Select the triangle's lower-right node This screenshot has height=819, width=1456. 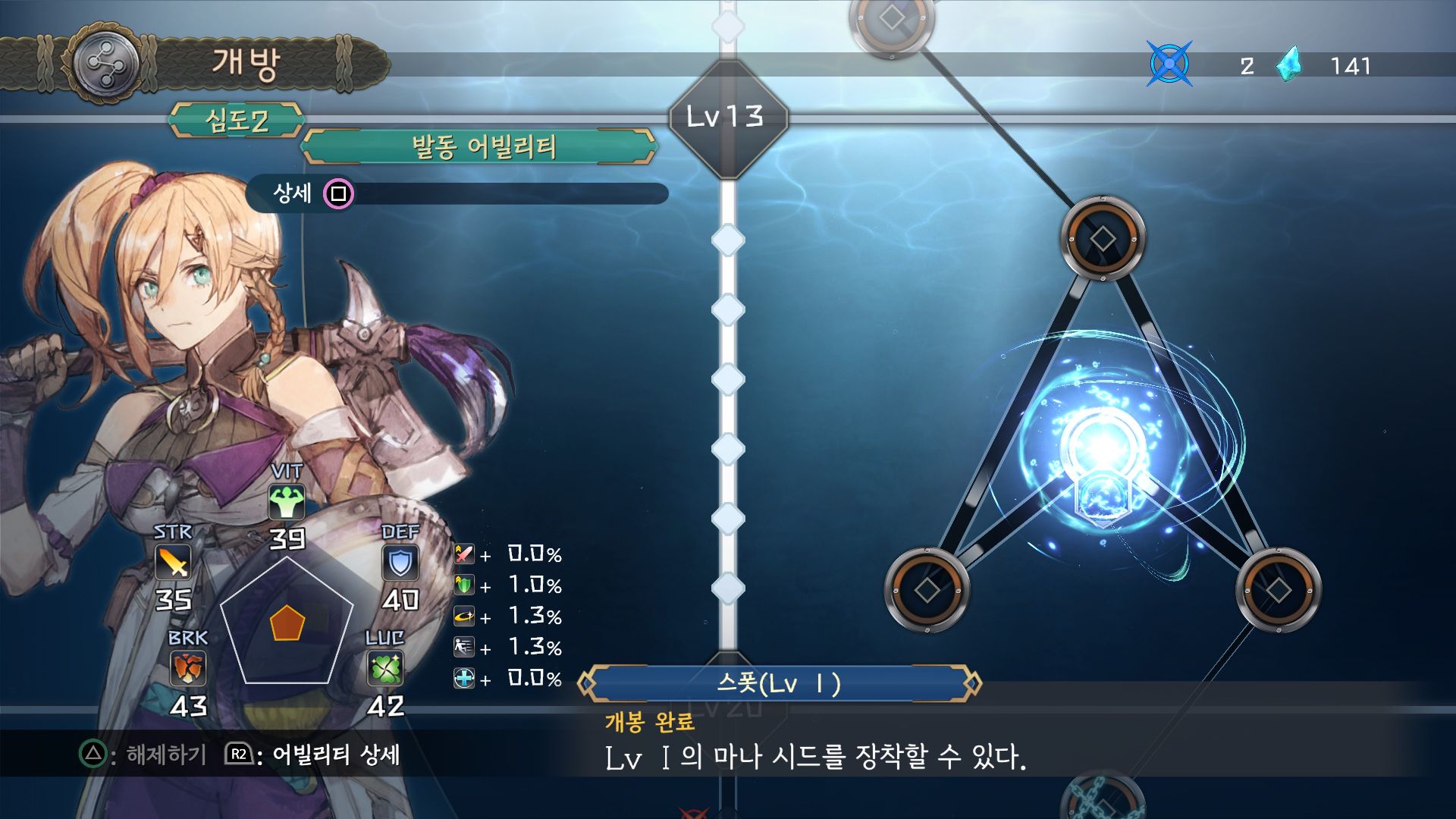click(1279, 589)
